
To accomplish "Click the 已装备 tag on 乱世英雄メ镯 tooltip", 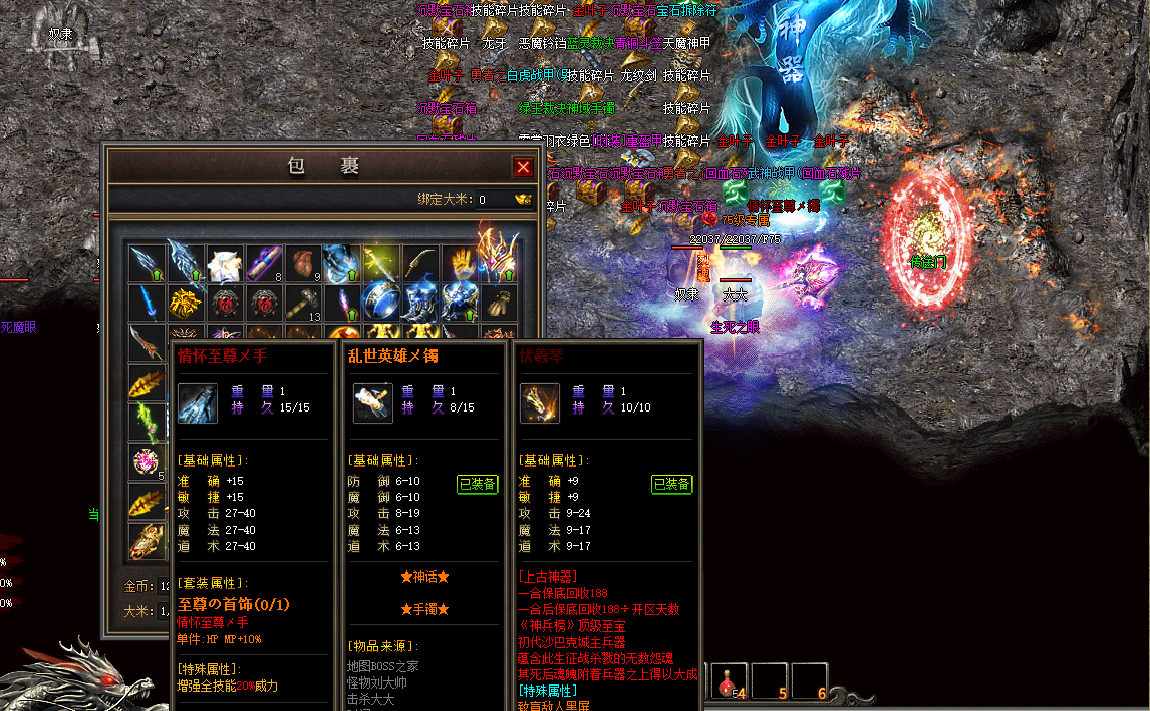I will (x=477, y=485).
